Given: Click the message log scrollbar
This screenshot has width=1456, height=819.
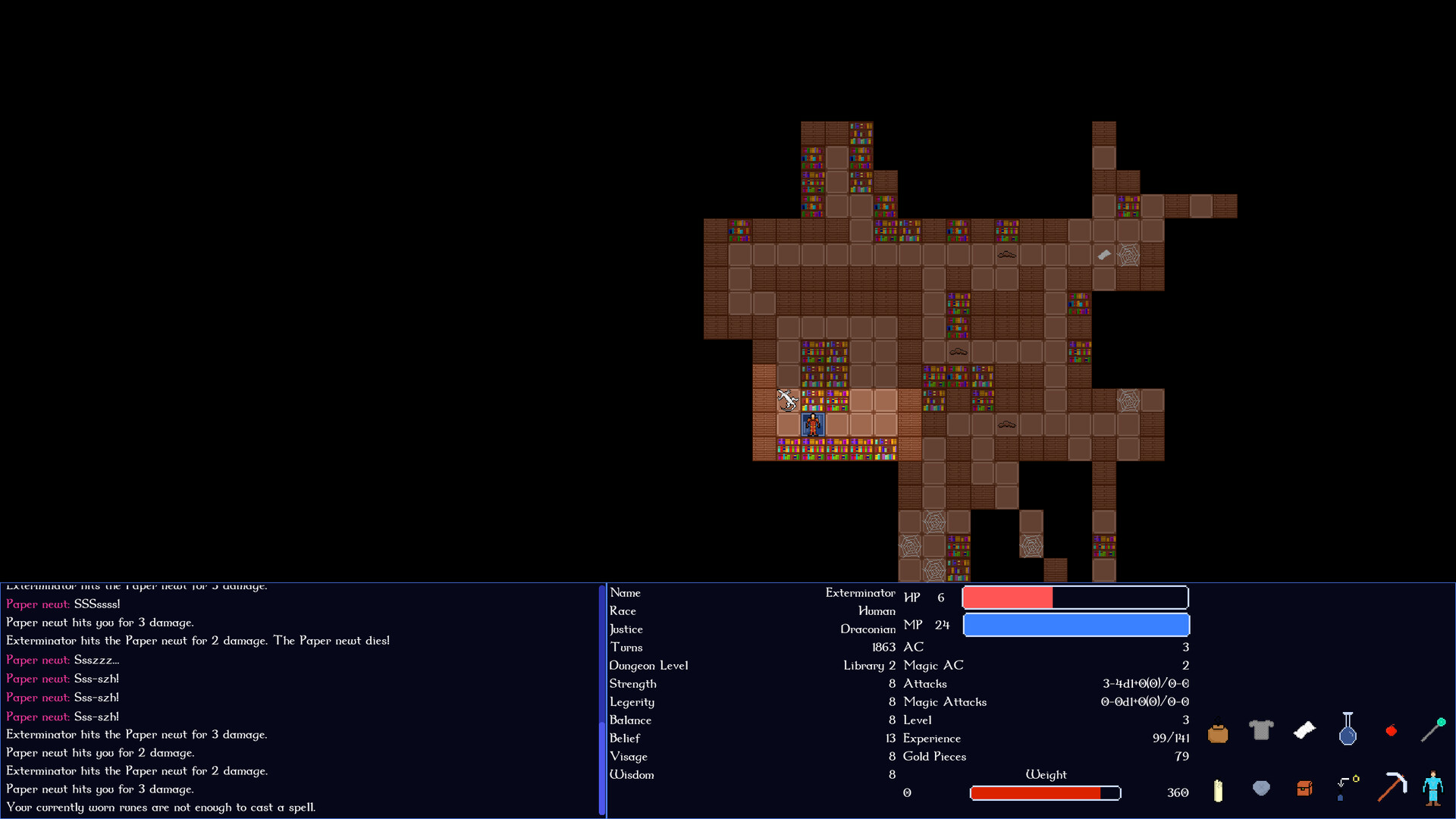Looking at the screenshot, I should [x=601, y=698].
